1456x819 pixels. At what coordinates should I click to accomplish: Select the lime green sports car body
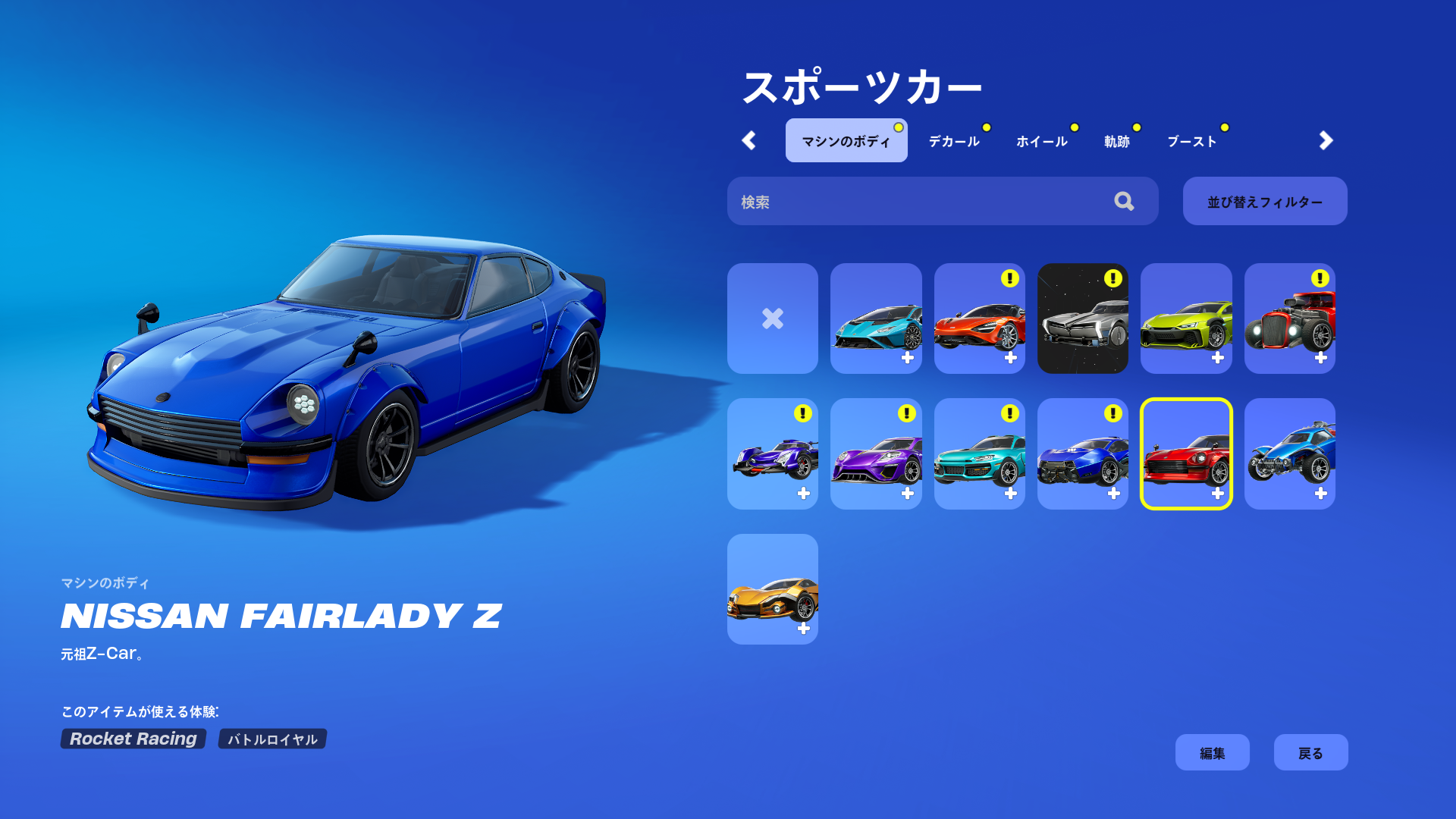tap(1186, 318)
